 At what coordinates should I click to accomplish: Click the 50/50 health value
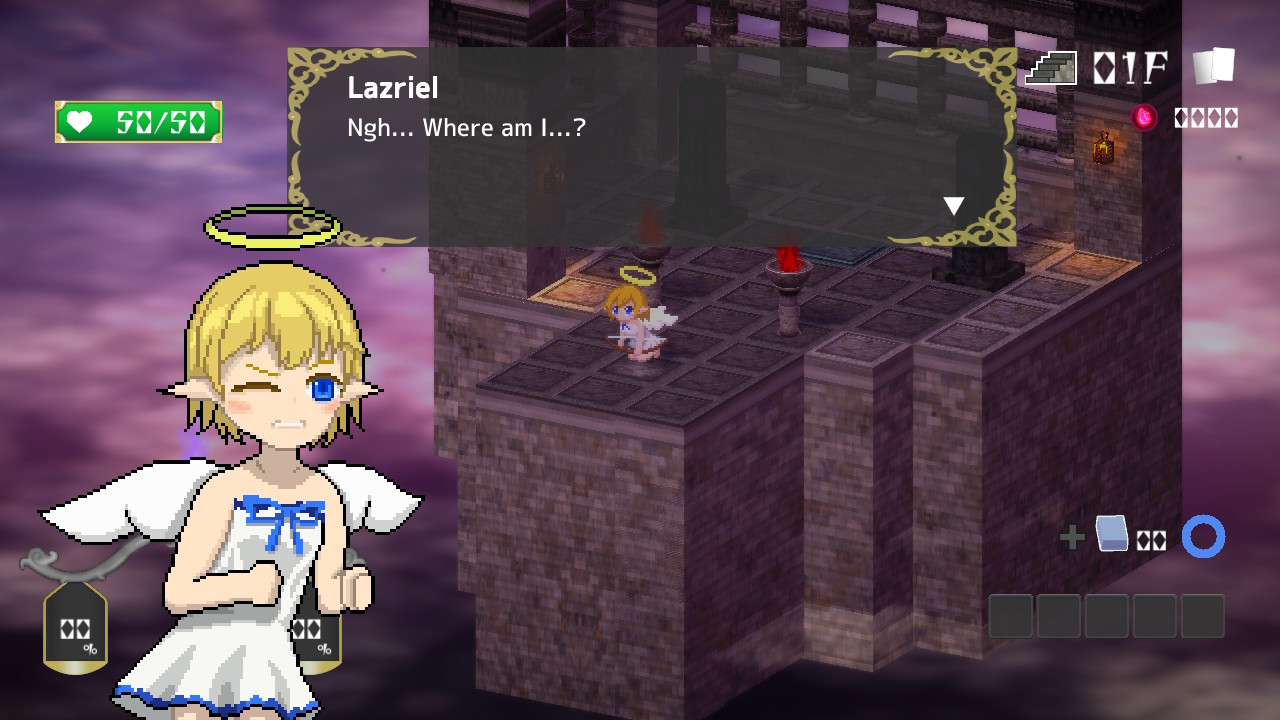160,120
